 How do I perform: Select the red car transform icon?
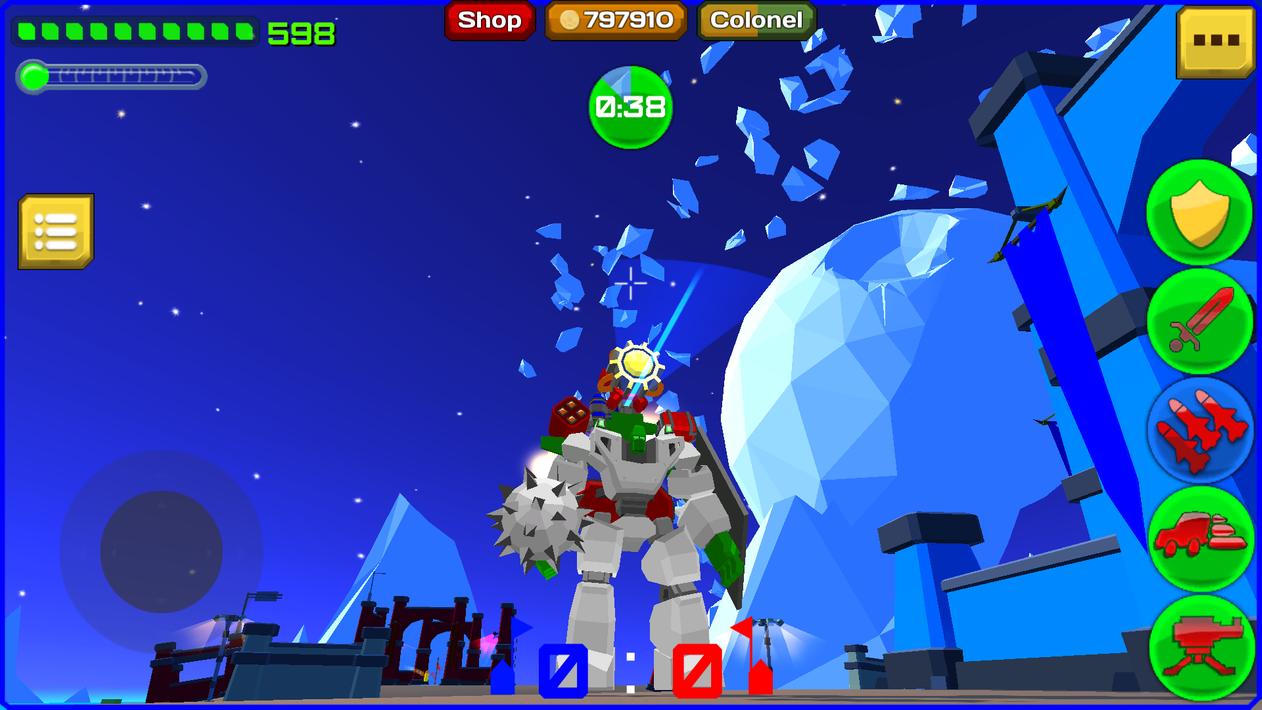[x=1200, y=538]
